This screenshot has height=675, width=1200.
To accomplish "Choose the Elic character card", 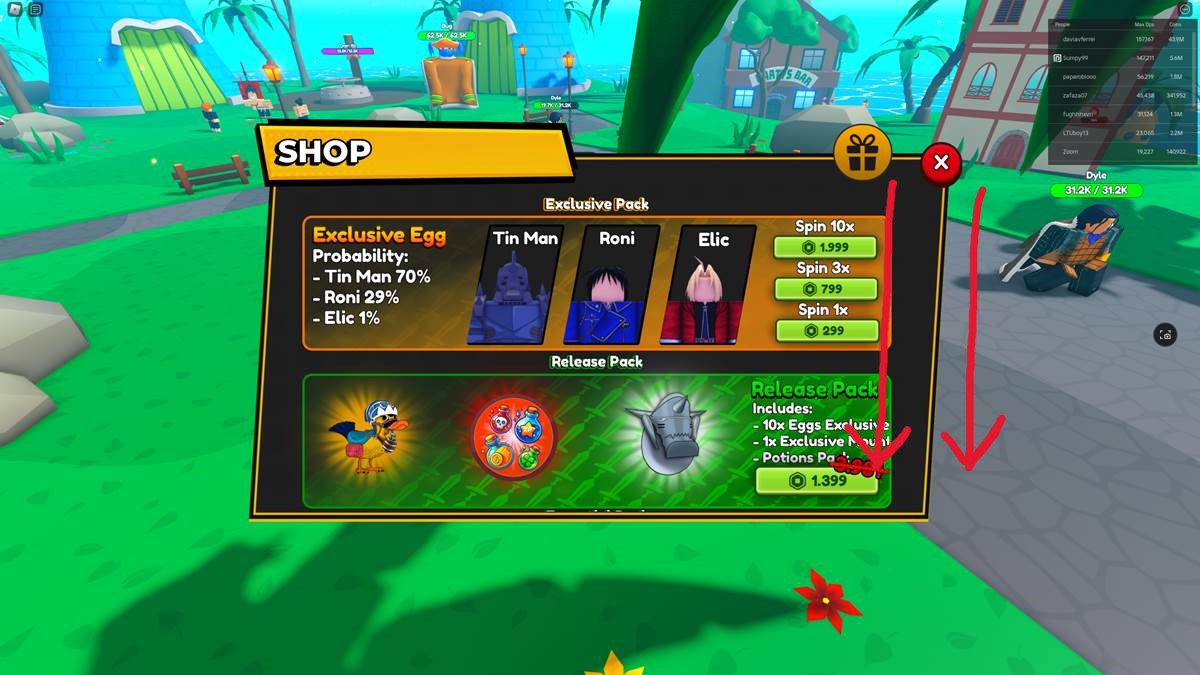I will [x=713, y=285].
